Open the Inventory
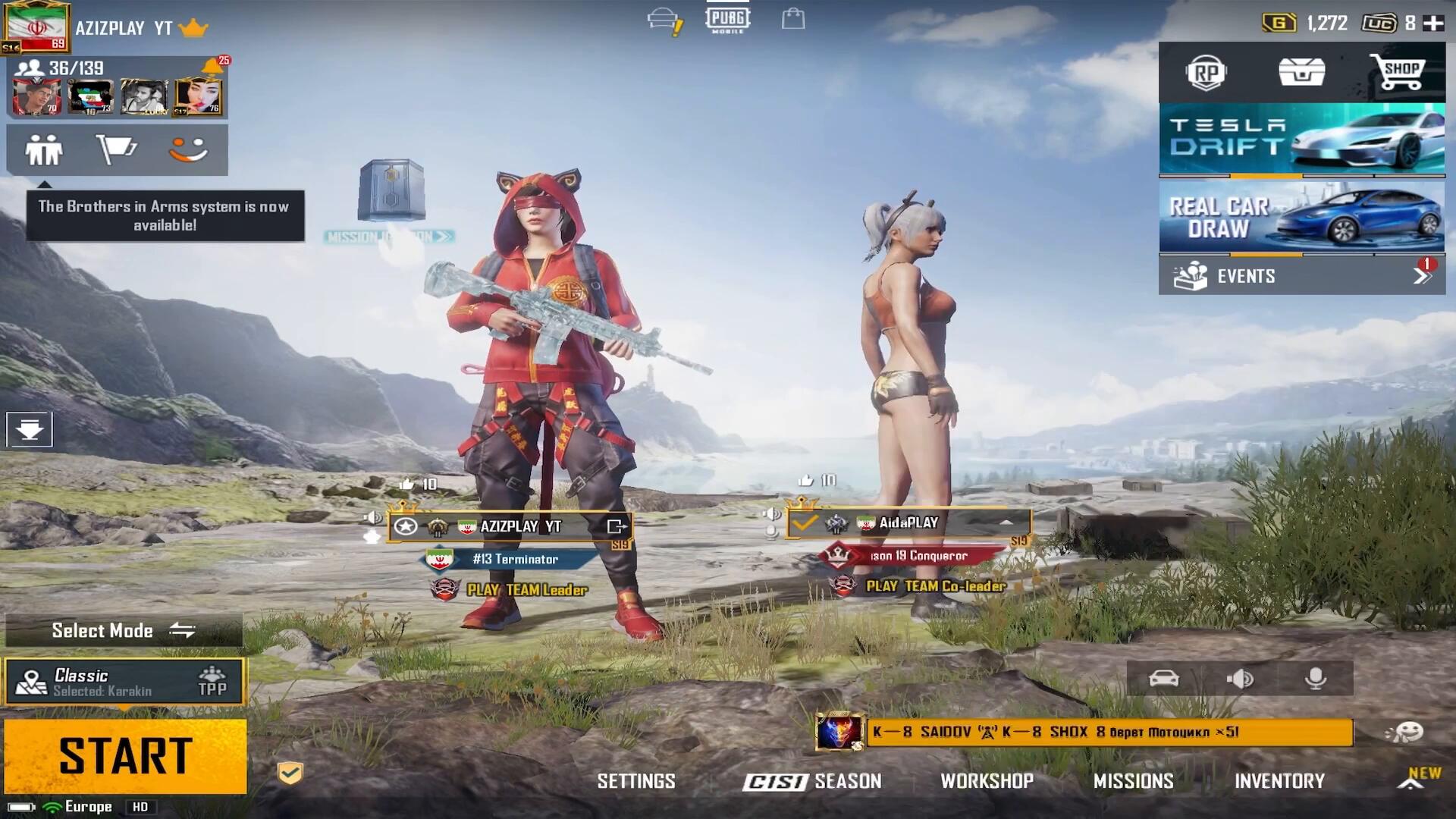The image size is (1456, 819). pos(1279,781)
